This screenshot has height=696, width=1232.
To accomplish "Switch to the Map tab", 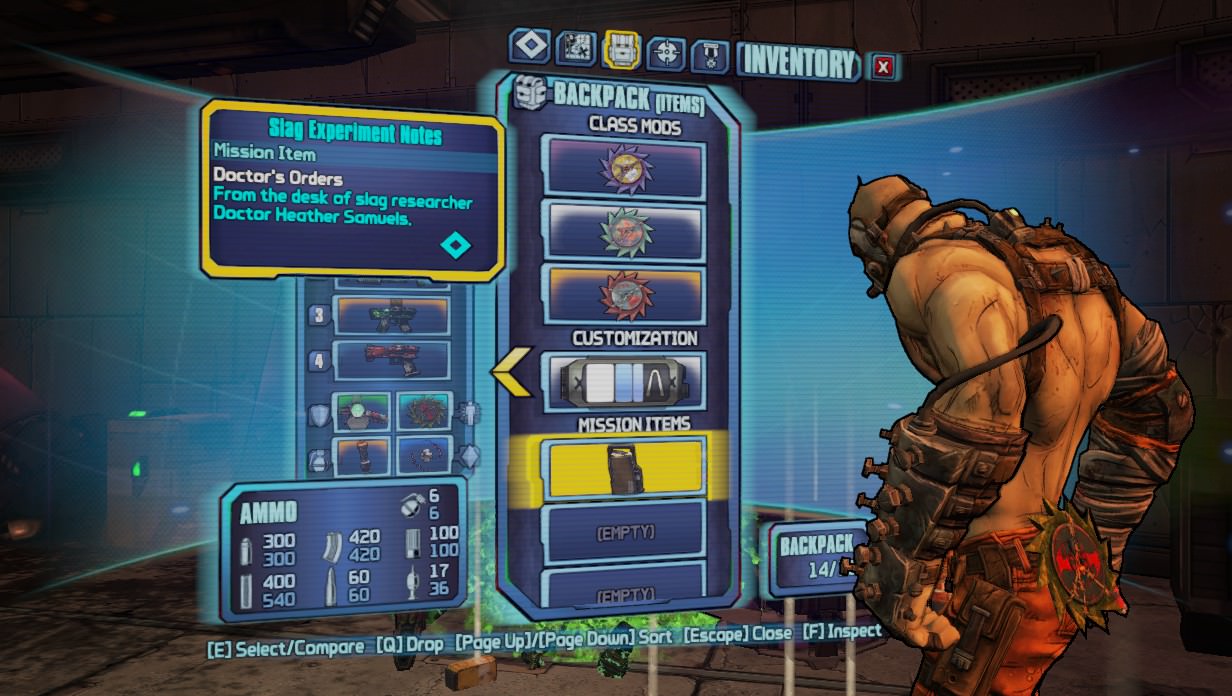I will coord(575,48).
